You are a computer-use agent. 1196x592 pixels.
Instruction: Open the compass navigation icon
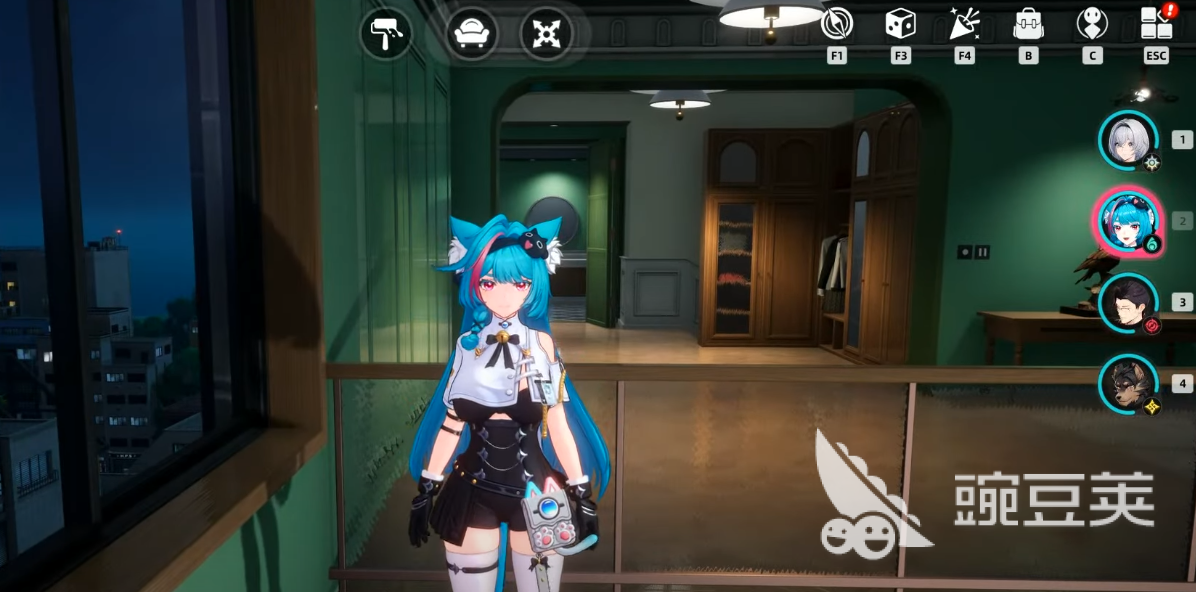pyautogui.click(x=836, y=23)
